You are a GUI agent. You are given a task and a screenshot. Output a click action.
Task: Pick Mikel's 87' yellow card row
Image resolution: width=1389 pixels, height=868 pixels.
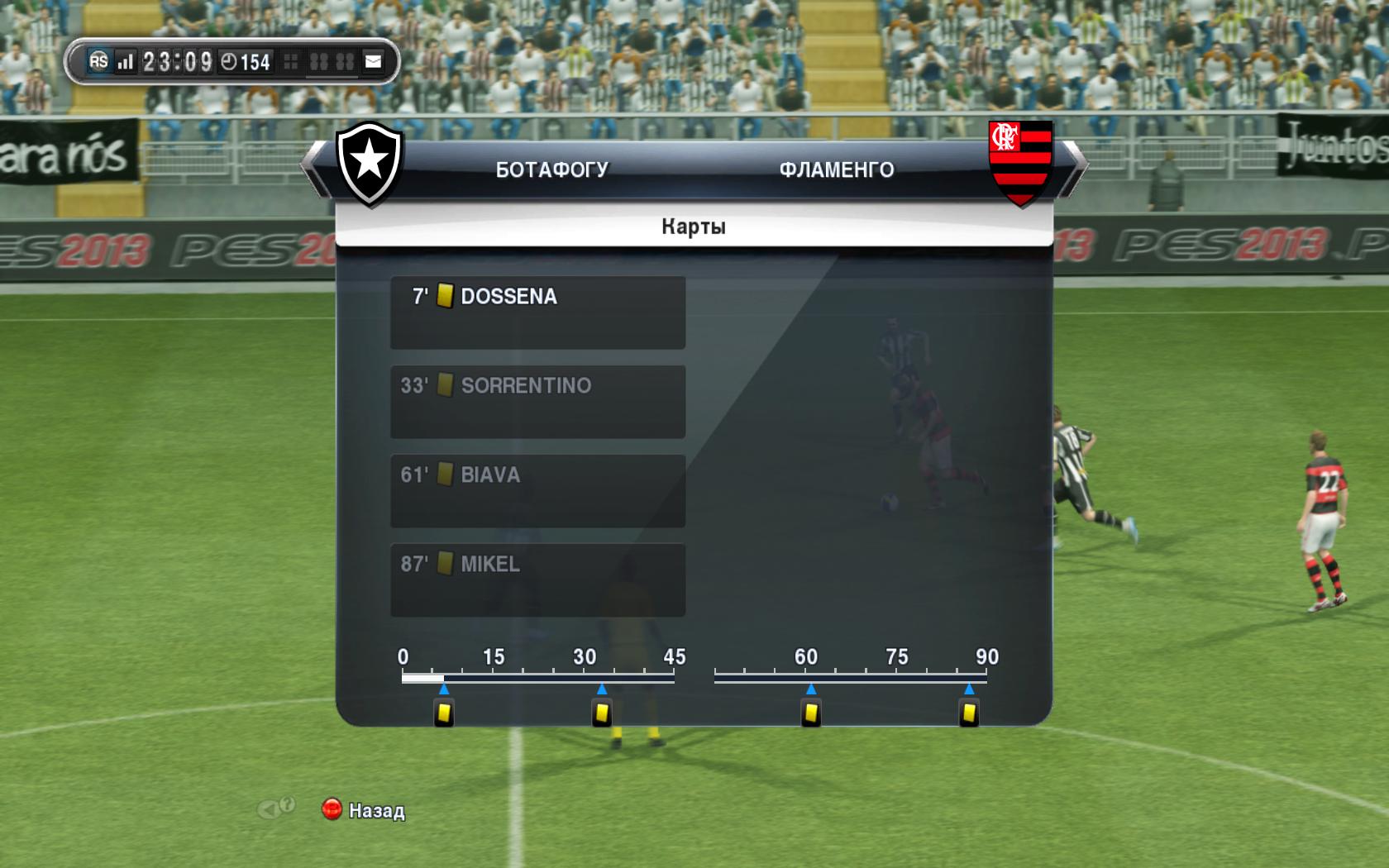pyautogui.click(x=537, y=579)
